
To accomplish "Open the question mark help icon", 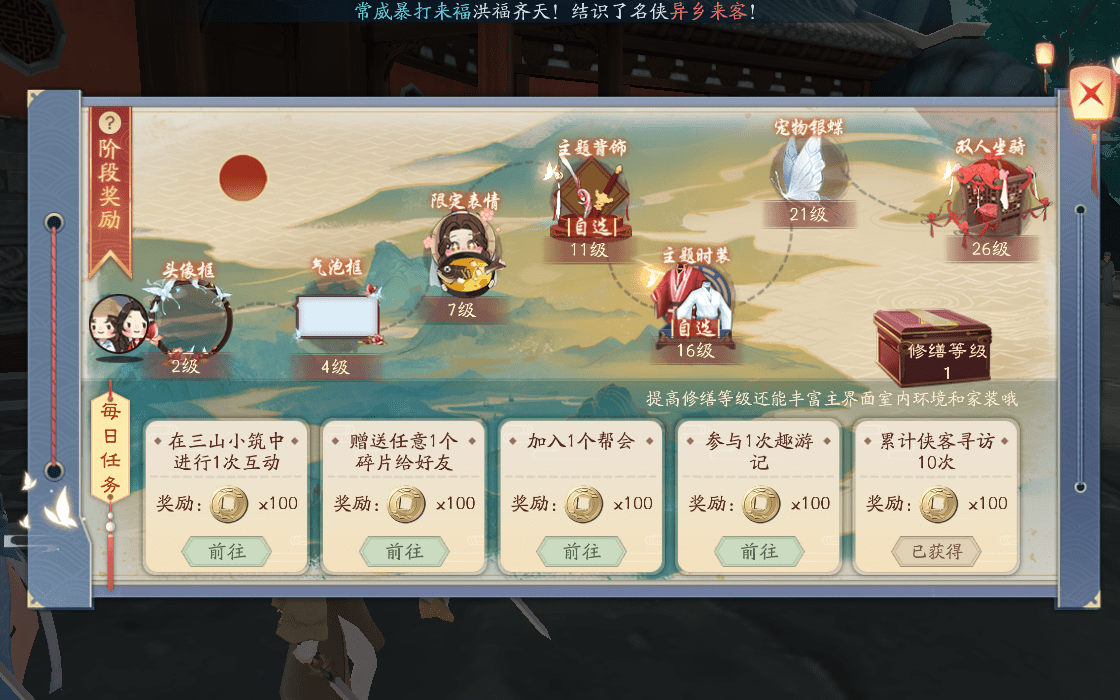I will pyautogui.click(x=110, y=123).
